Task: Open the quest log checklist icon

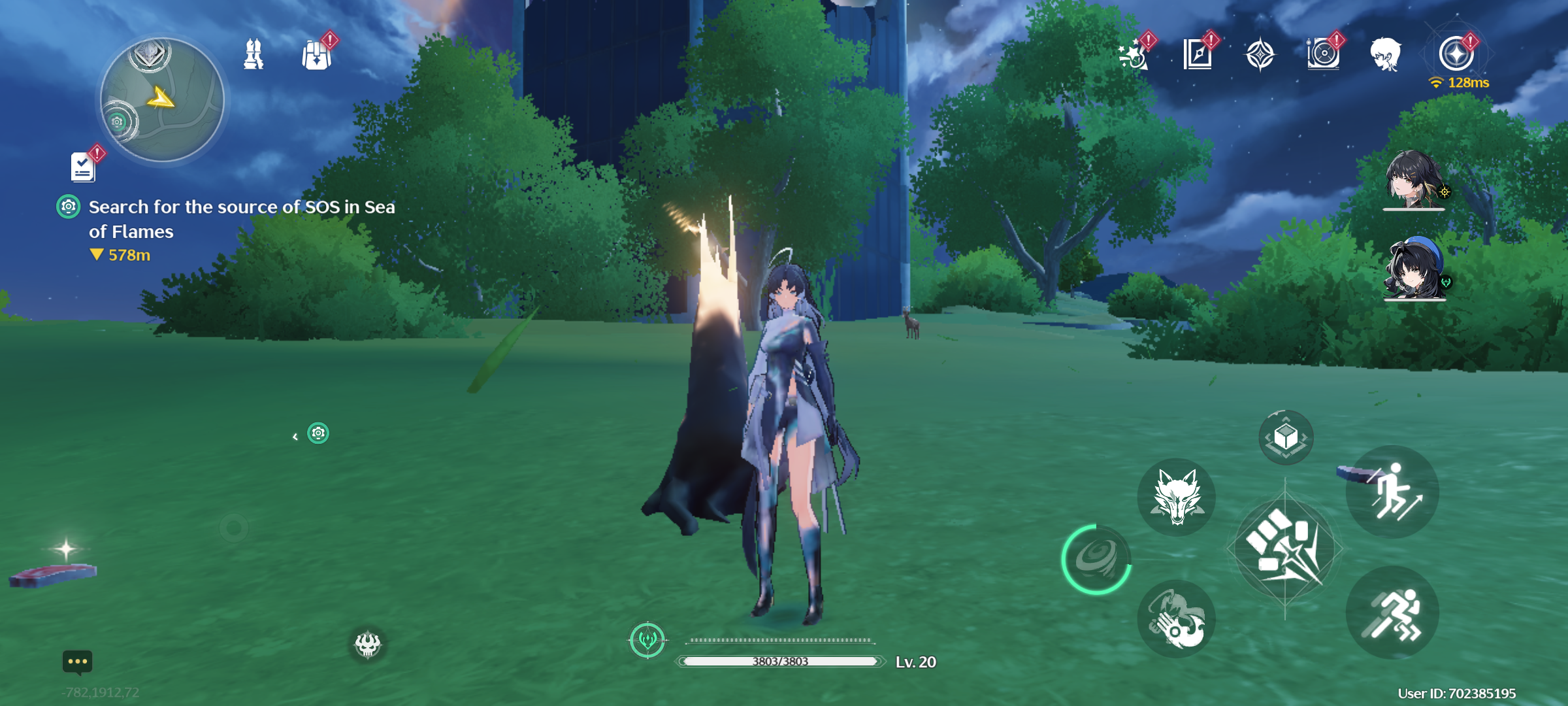Action: pos(83,167)
